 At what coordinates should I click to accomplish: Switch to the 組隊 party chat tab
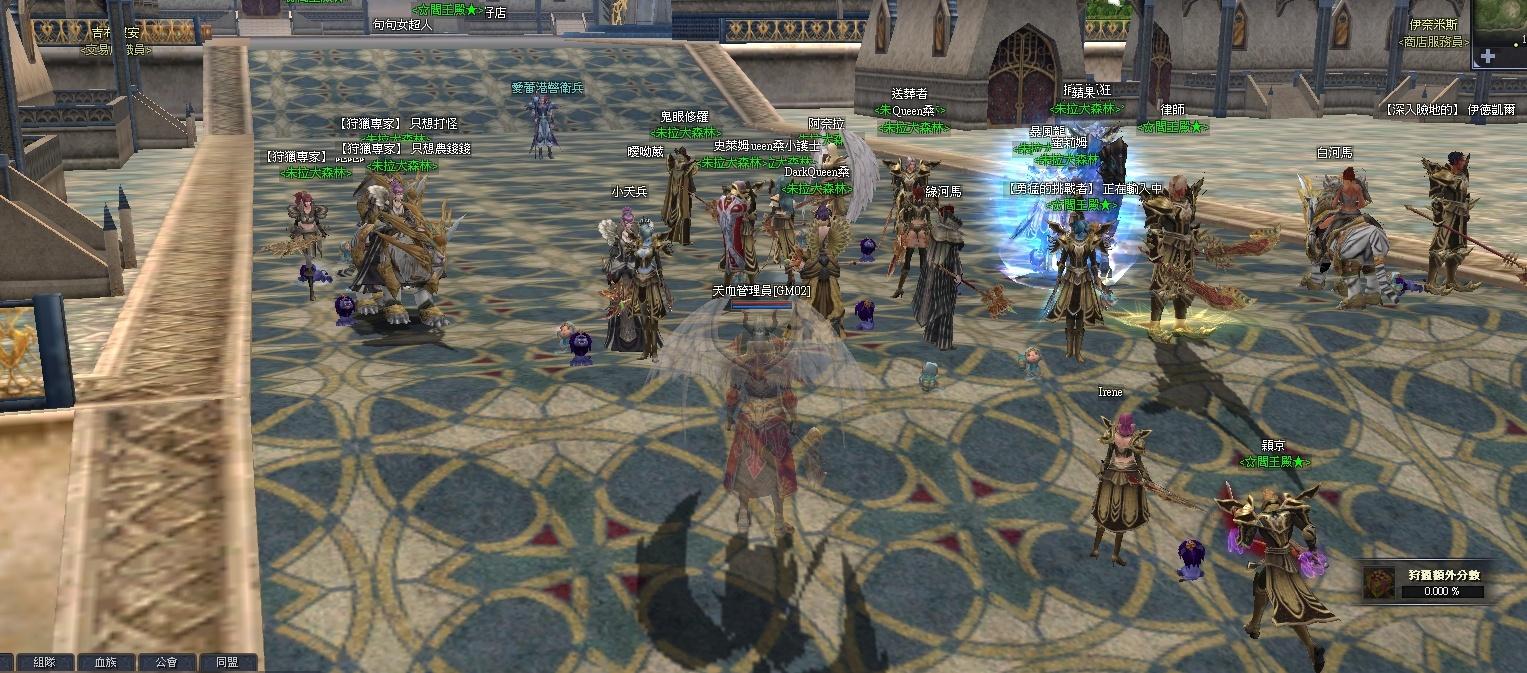[x=44, y=662]
